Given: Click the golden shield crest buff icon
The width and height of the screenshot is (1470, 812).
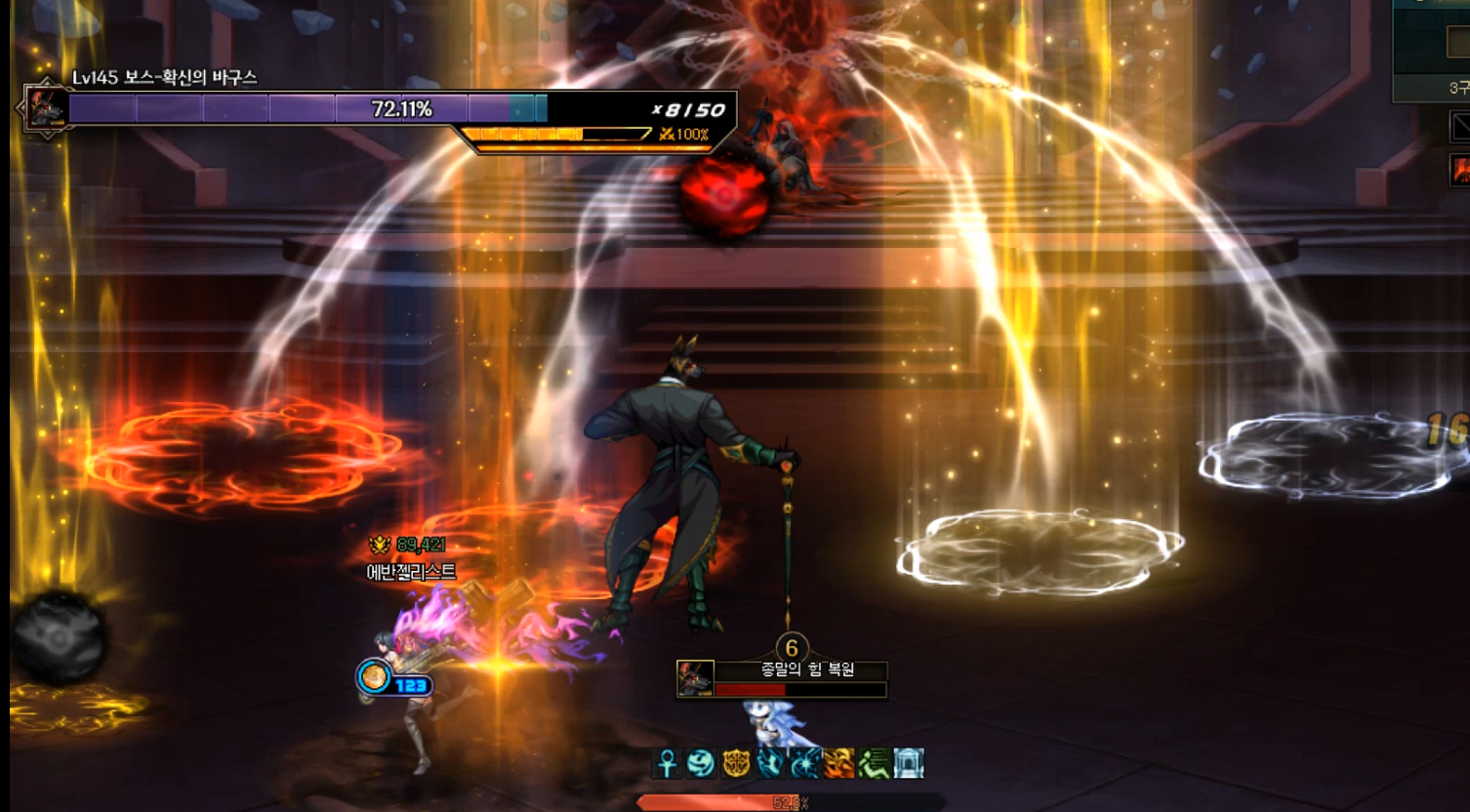Looking at the screenshot, I should pyautogui.click(x=736, y=763).
